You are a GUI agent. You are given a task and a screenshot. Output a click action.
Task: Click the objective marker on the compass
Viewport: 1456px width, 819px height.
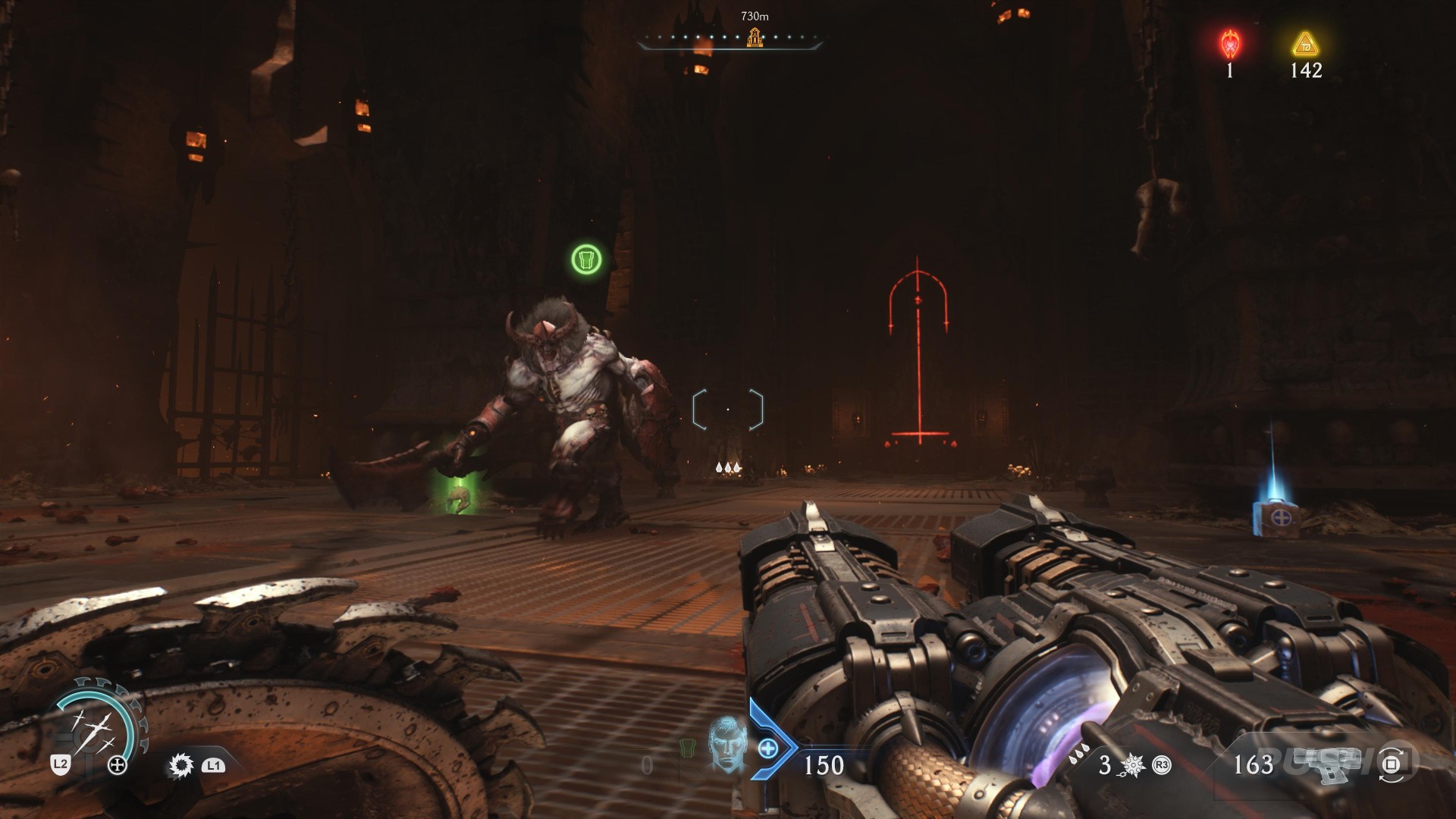(754, 36)
